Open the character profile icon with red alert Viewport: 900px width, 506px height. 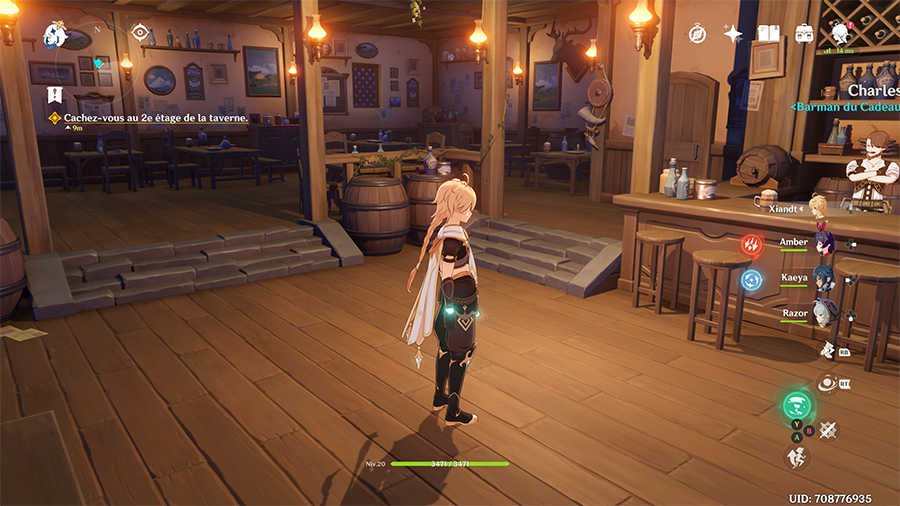pyautogui.click(x=840, y=34)
